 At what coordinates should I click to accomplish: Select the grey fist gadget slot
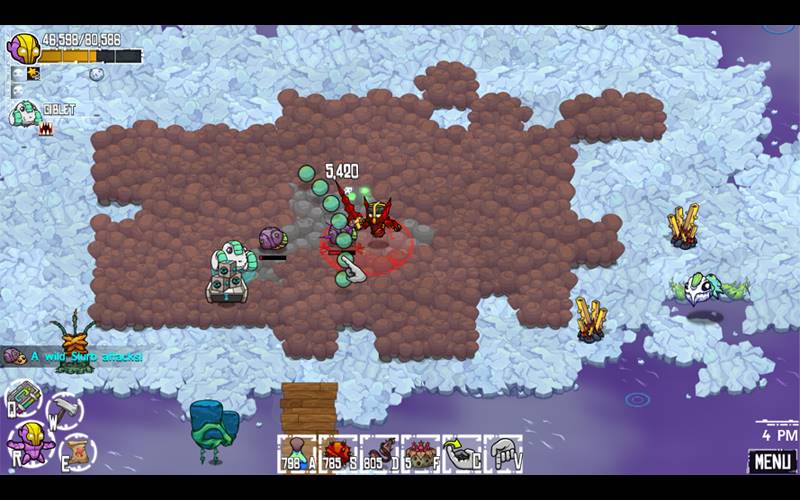pyautogui.click(x=503, y=453)
